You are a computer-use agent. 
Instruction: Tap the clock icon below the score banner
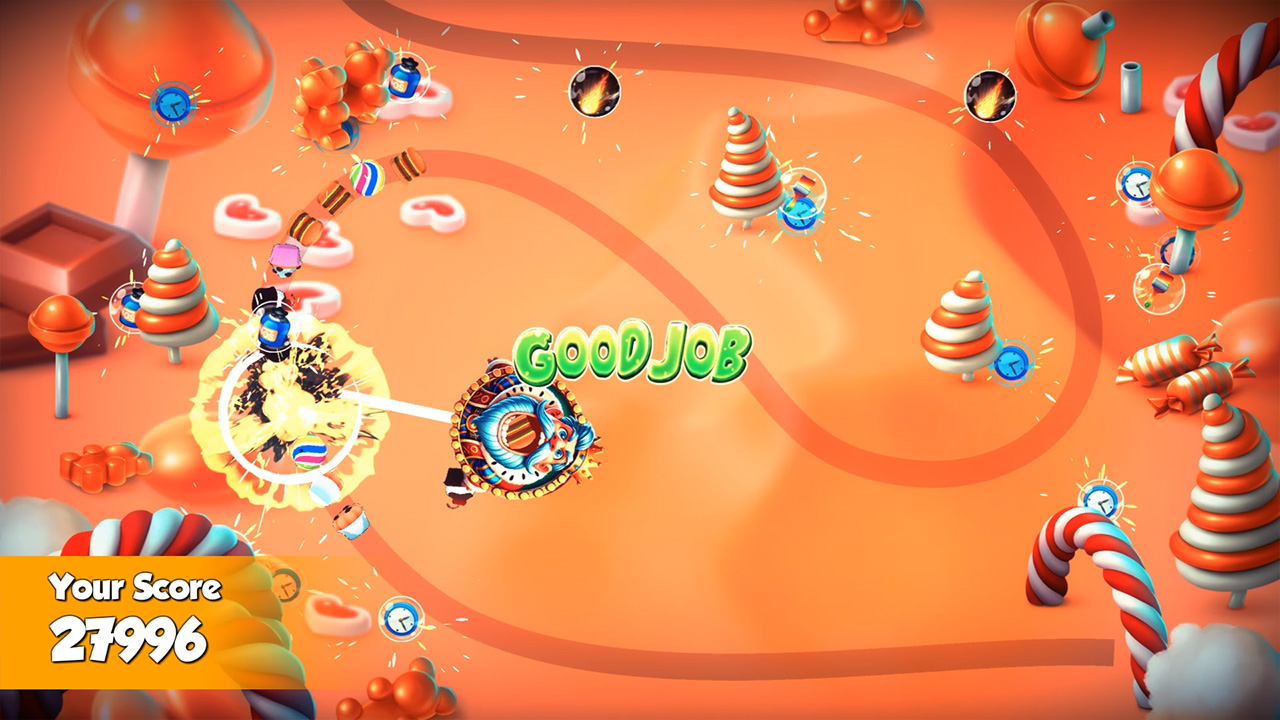[x=400, y=618]
